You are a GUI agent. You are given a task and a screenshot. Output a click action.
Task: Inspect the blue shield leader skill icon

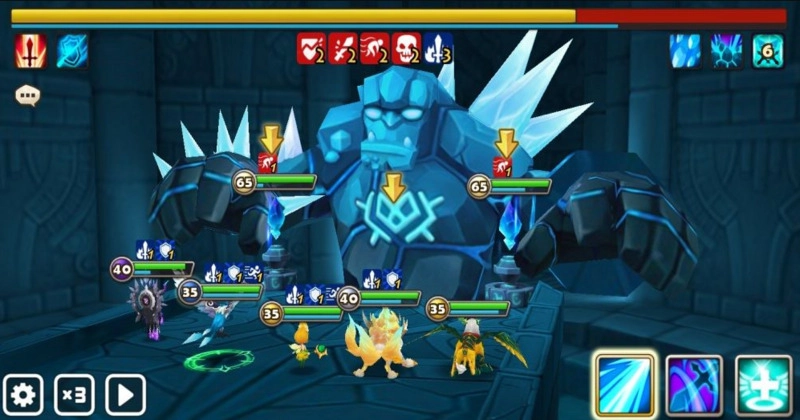click(x=72, y=50)
